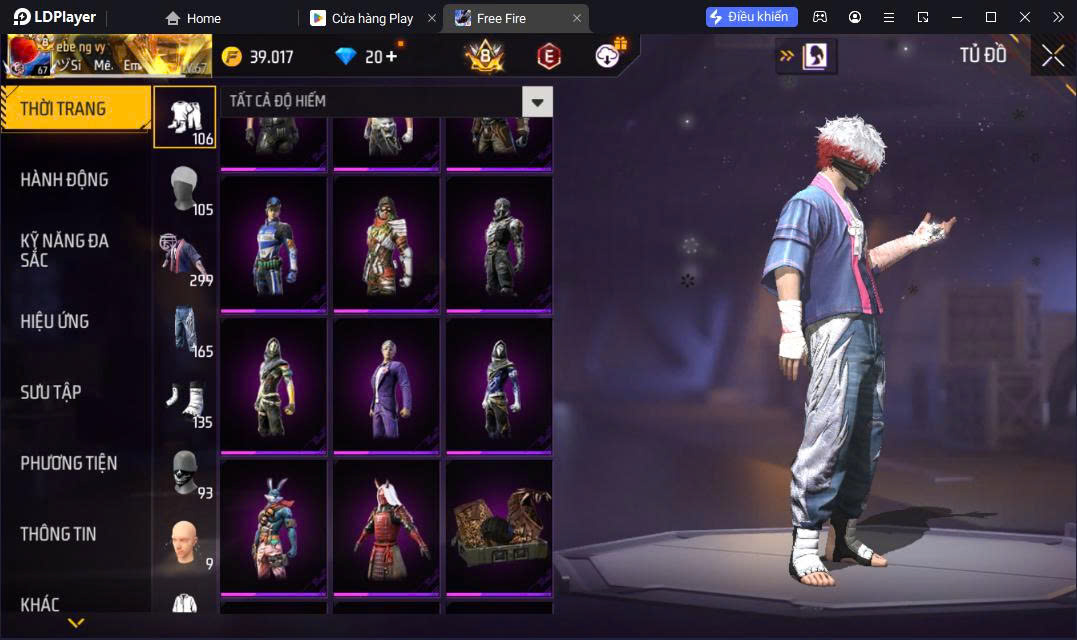Viewport: 1077px width, 640px height.
Task: Open the Thông Tin tab
Action: click(x=59, y=534)
